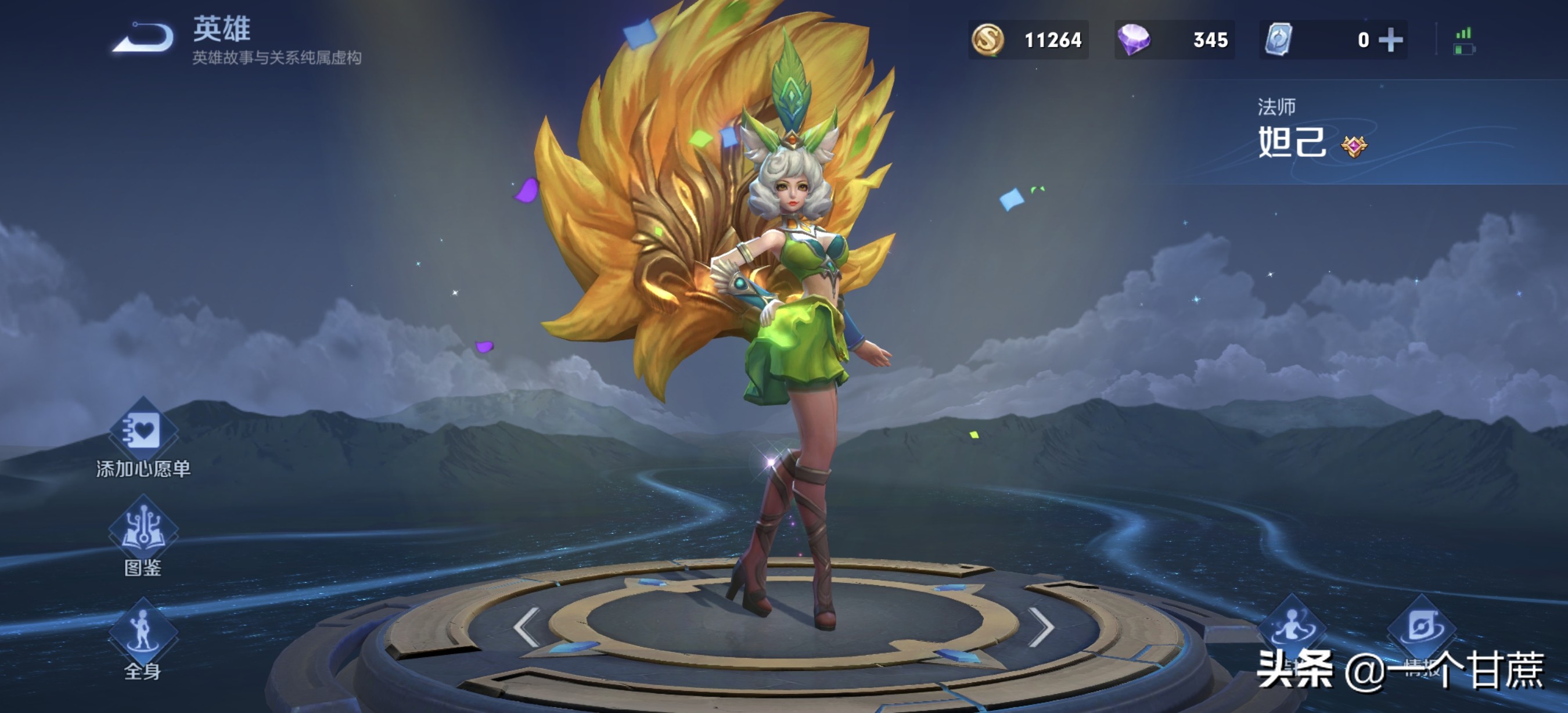Tap the gold coin currency icon
1568x713 pixels.
[x=987, y=40]
